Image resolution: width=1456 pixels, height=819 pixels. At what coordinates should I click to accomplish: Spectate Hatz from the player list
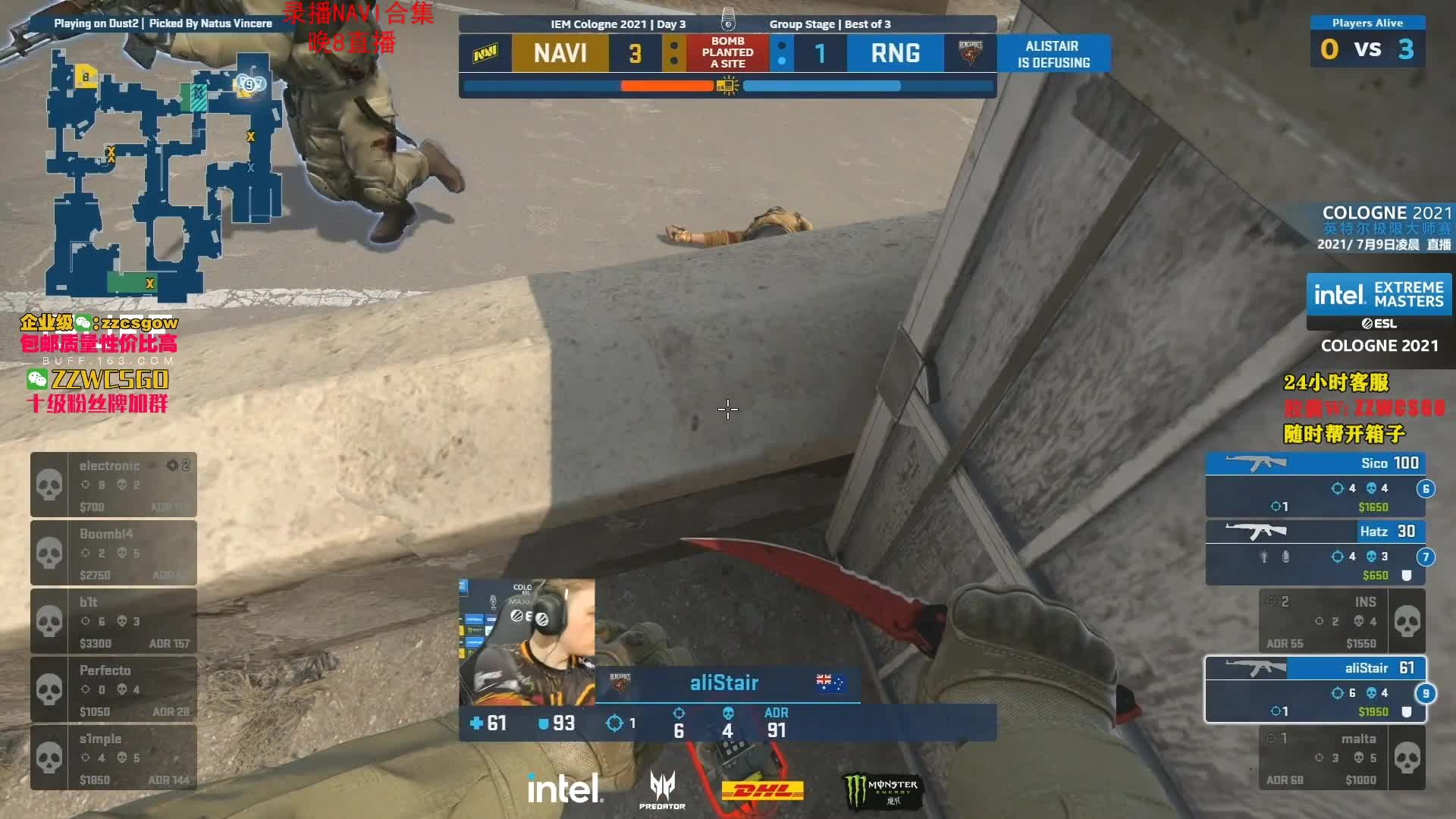pyautogui.click(x=1316, y=553)
